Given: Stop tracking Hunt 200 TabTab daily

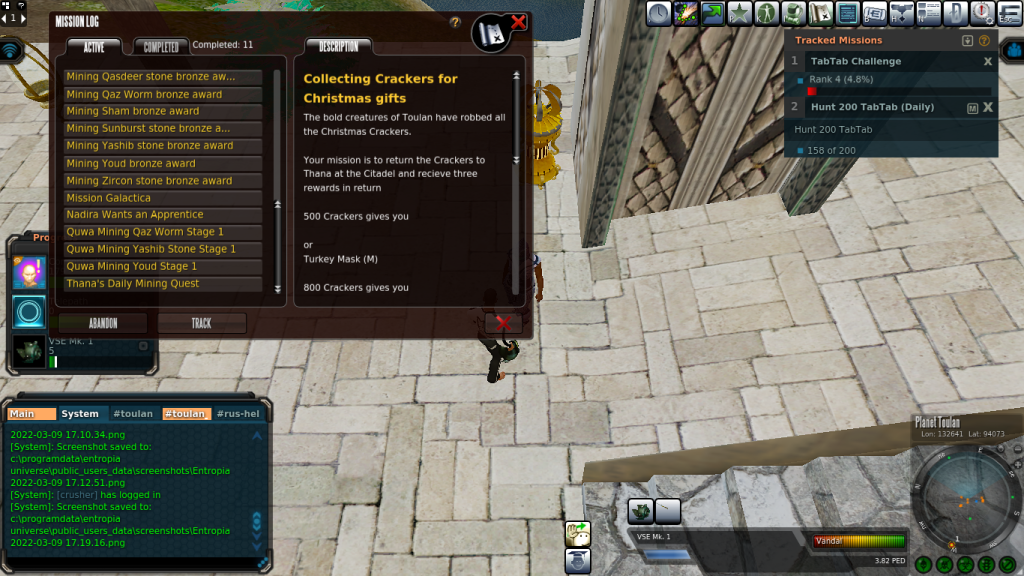Looking at the screenshot, I should [988, 107].
